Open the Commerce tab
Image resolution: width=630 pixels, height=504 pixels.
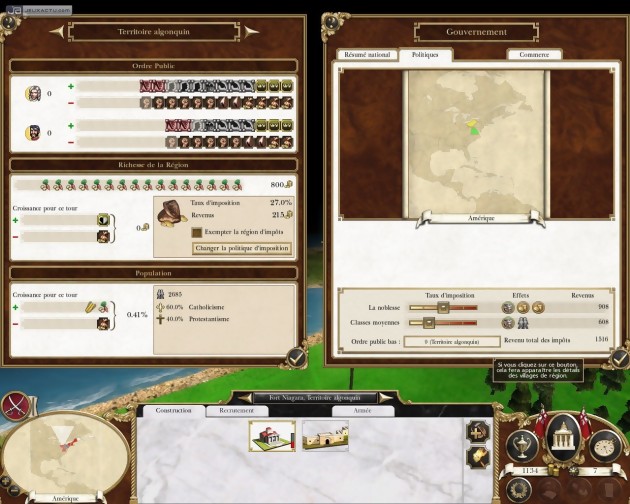[533, 55]
